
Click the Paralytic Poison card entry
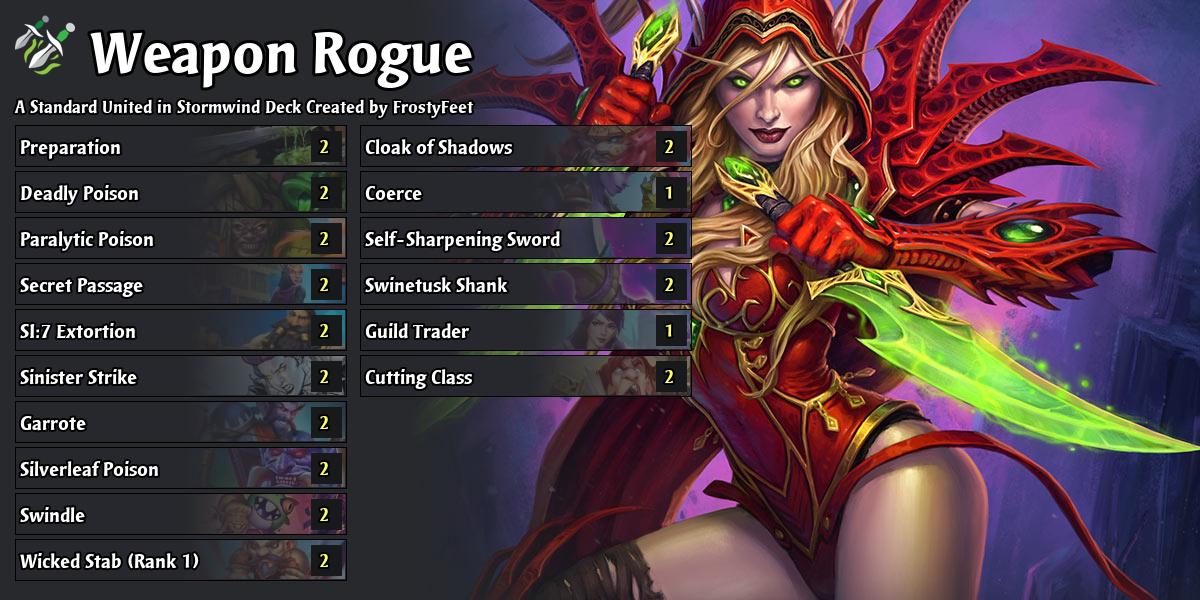[x=180, y=239]
